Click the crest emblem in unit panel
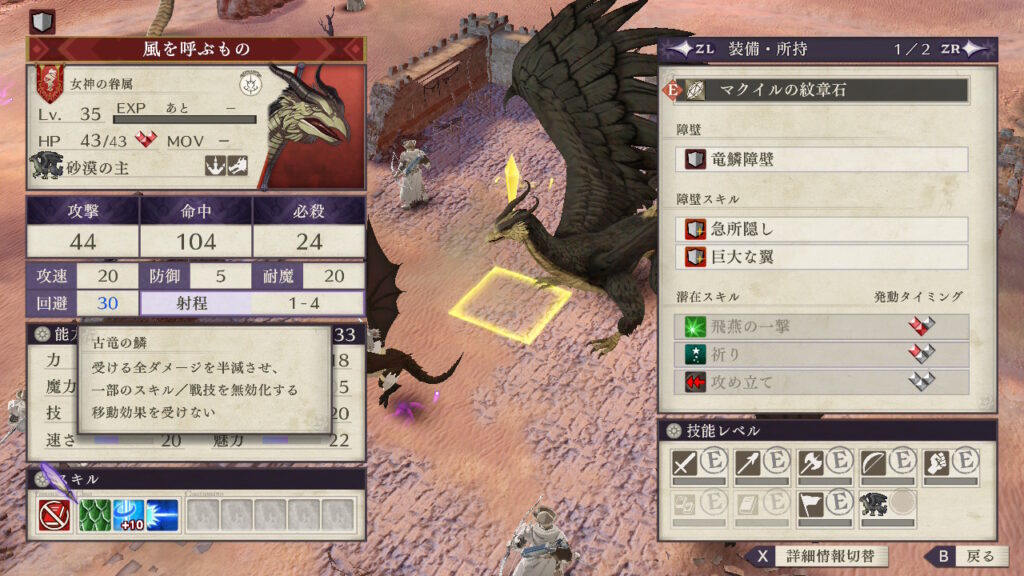The width and height of the screenshot is (1024, 576). tap(251, 84)
